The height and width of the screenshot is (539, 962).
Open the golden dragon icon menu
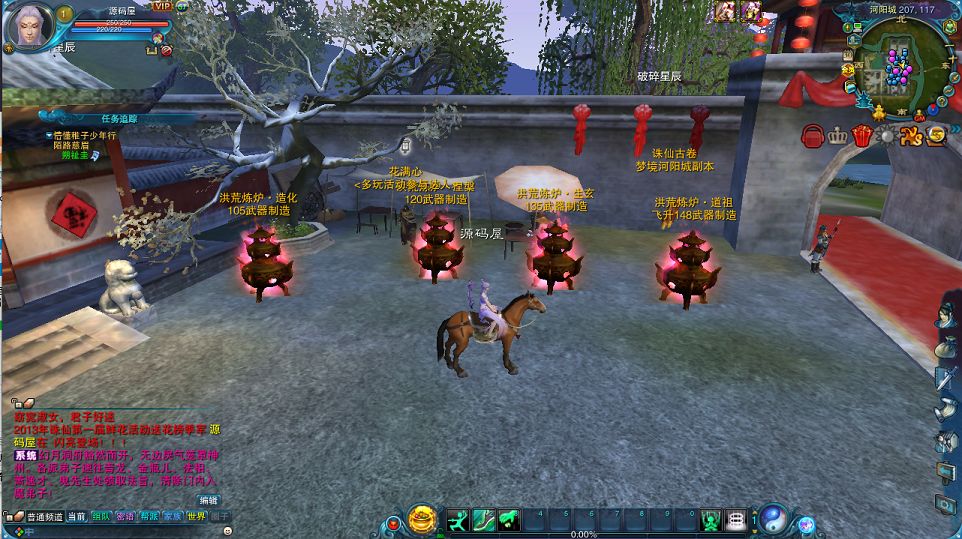click(x=911, y=136)
